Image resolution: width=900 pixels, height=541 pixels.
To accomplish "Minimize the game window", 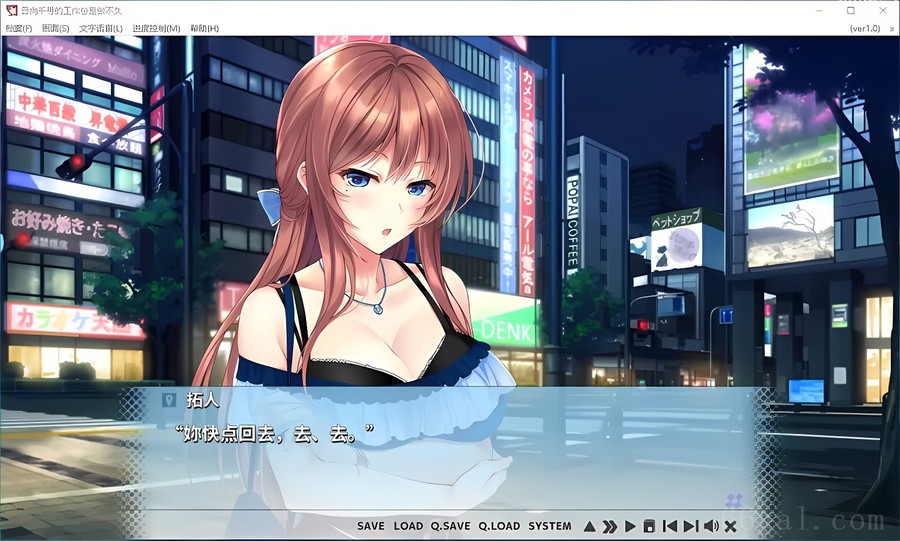I will [x=820, y=10].
